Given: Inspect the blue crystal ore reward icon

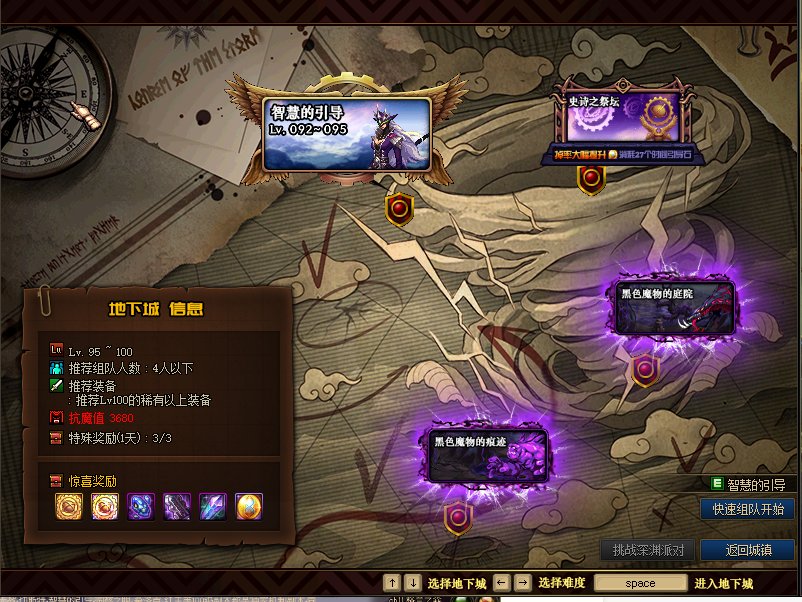Looking at the screenshot, I should point(141,507).
